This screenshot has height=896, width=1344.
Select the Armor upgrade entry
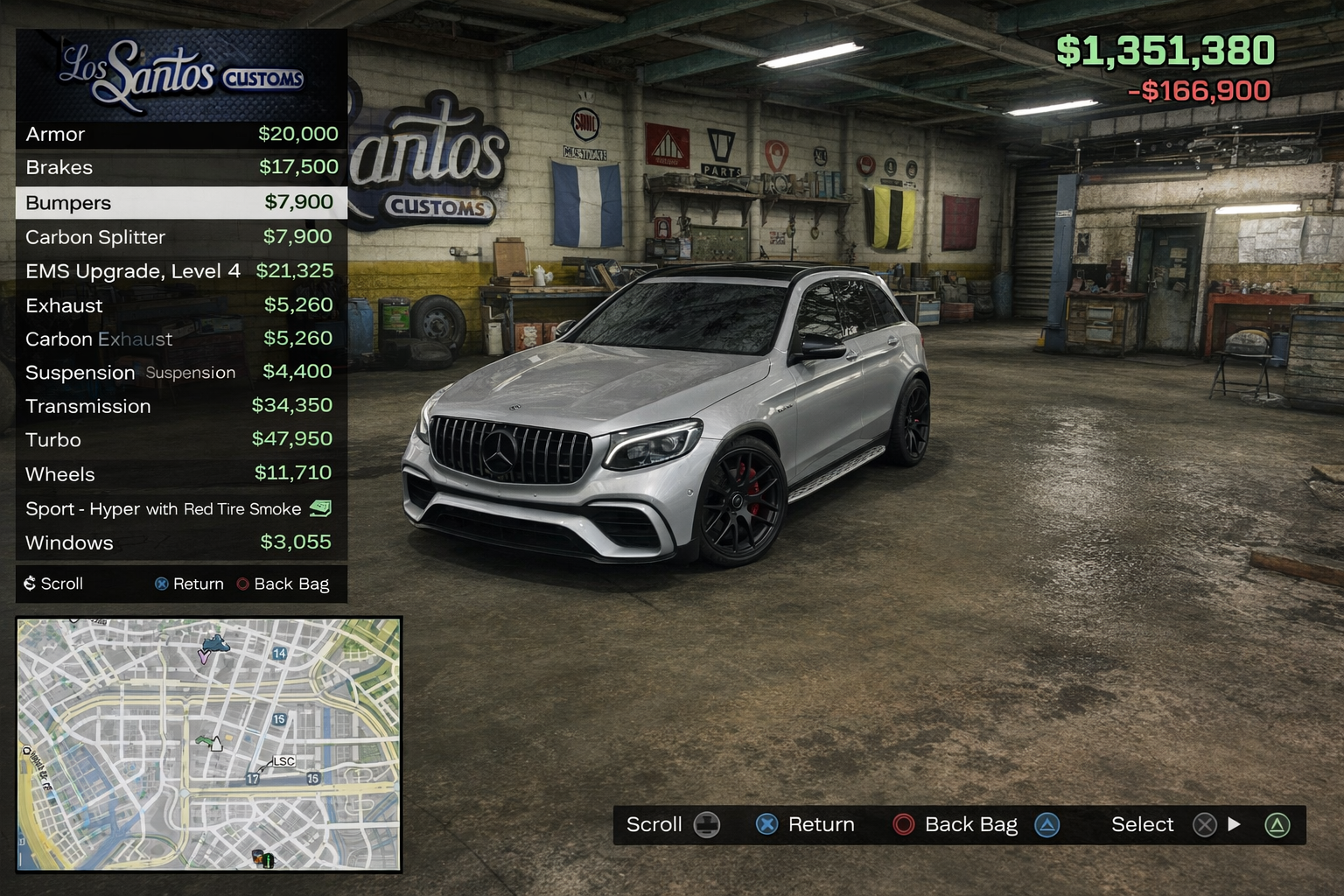181,134
